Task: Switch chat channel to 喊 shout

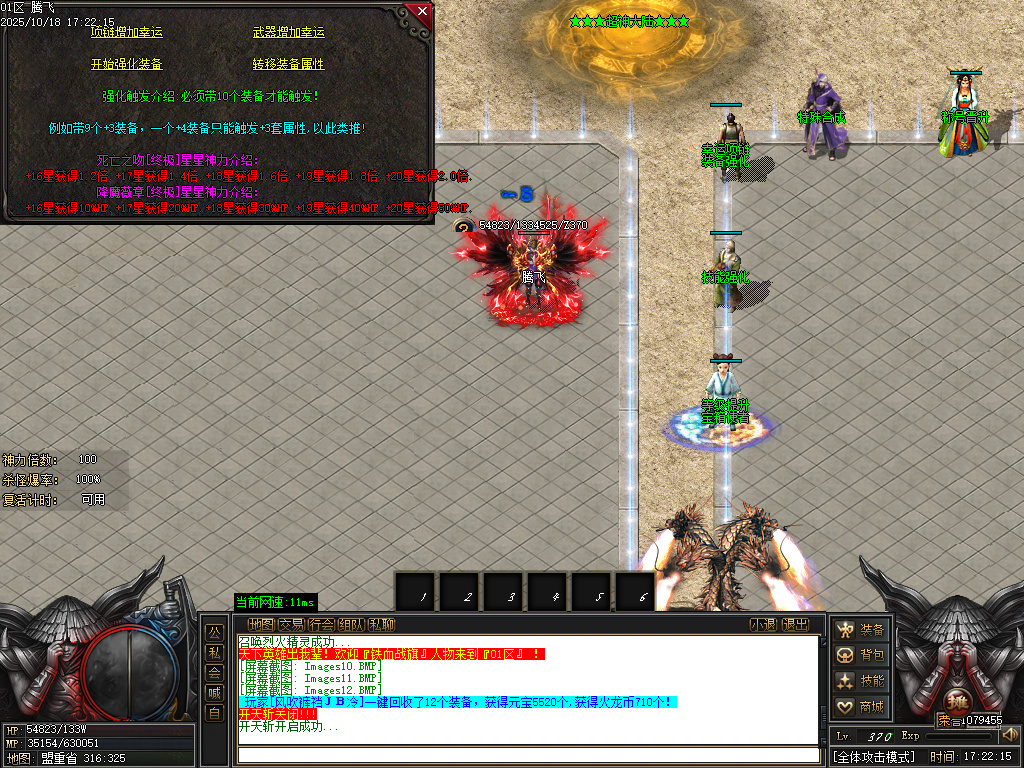Action: click(x=214, y=693)
